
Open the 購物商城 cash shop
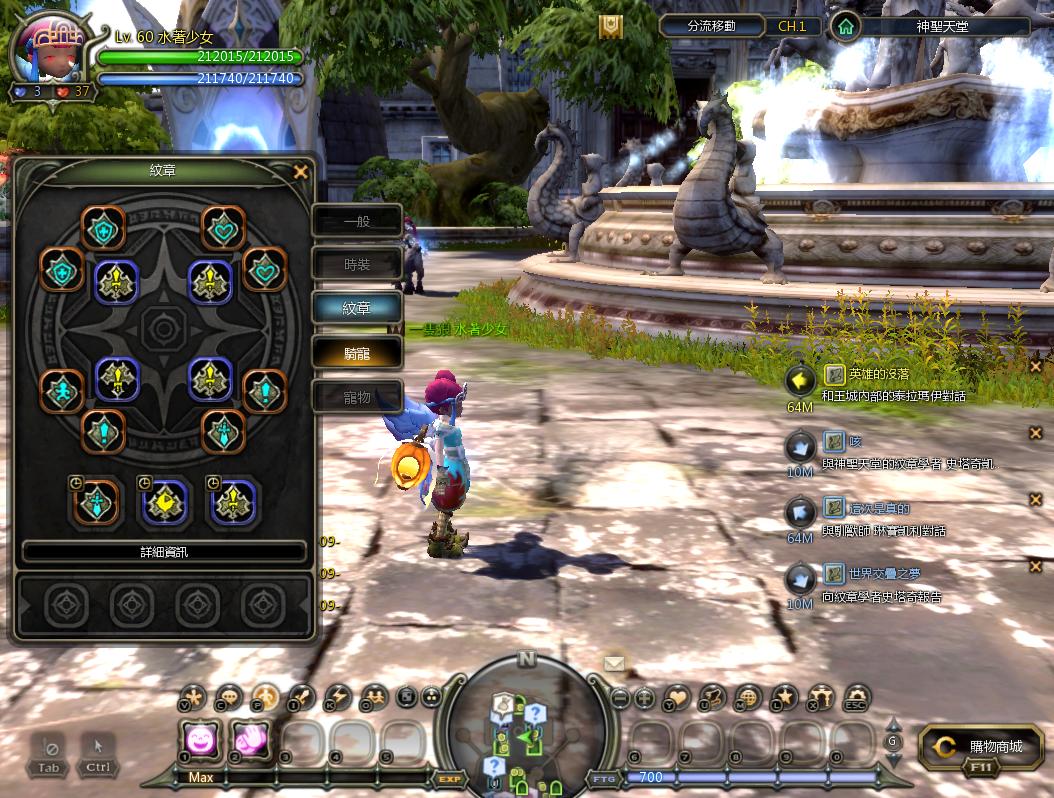tap(981, 747)
